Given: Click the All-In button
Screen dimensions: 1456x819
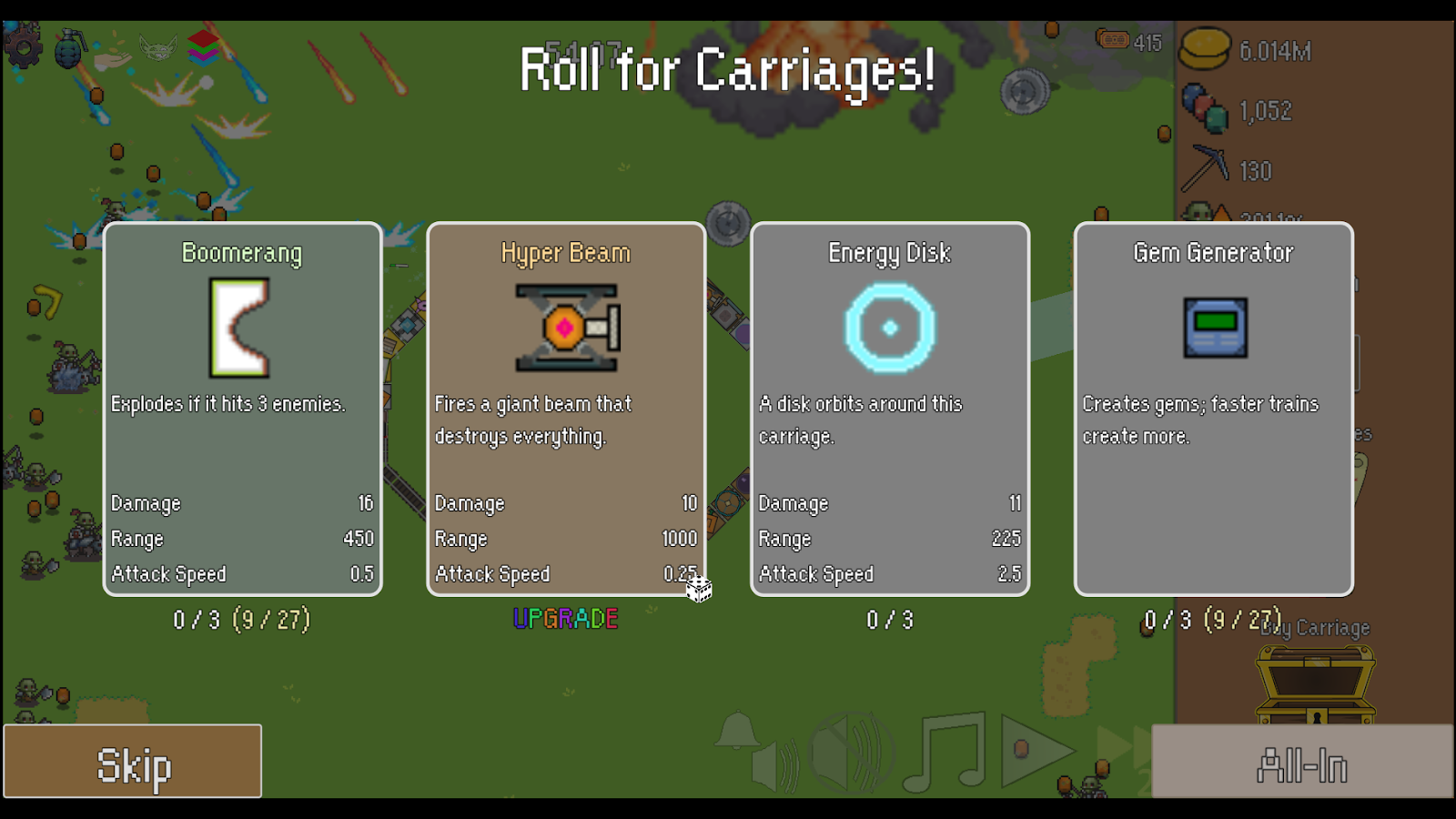Looking at the screenshot, I should [x=1302, y=762].
